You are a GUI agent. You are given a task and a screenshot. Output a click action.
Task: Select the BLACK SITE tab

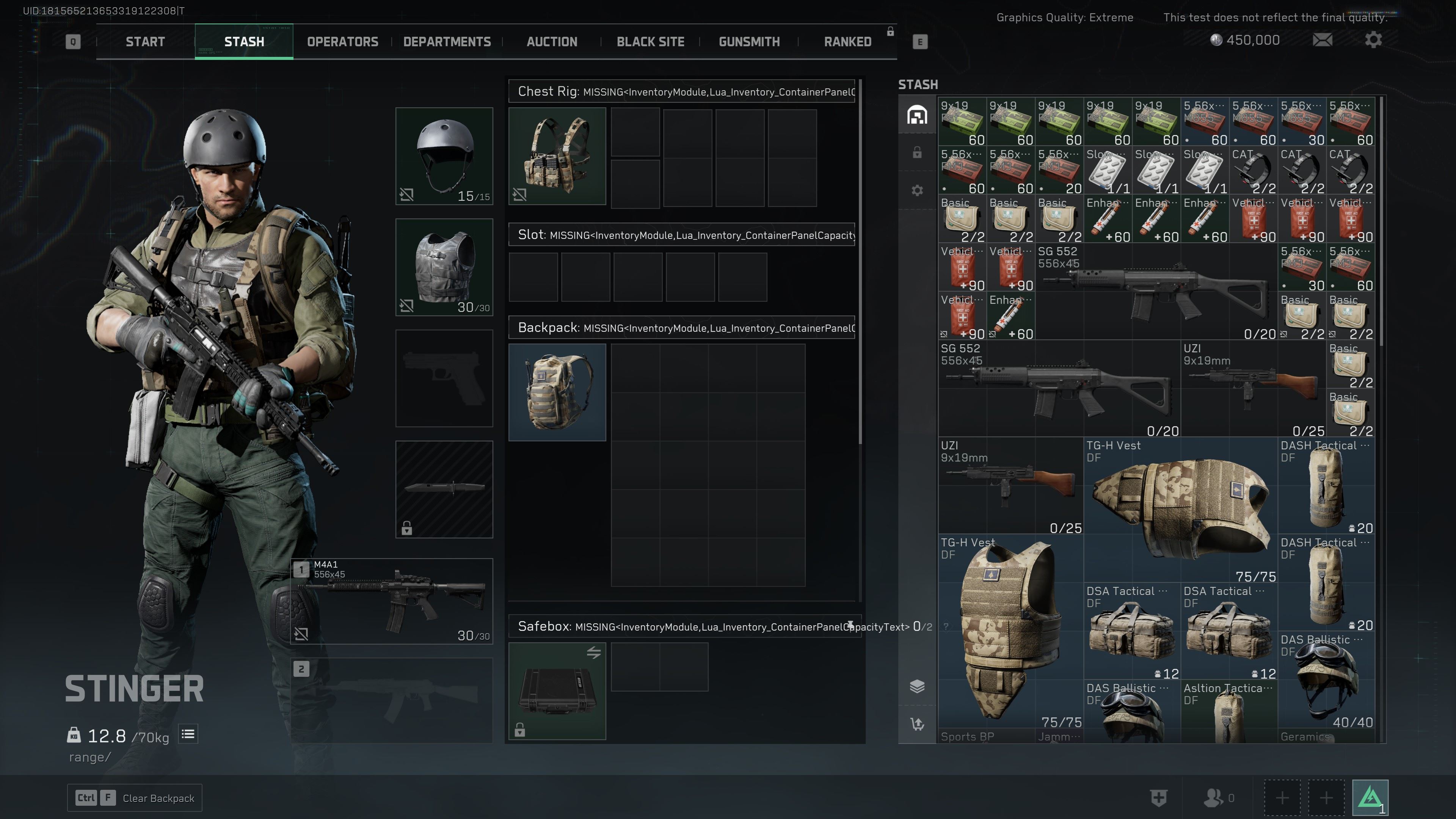point(650,42)
